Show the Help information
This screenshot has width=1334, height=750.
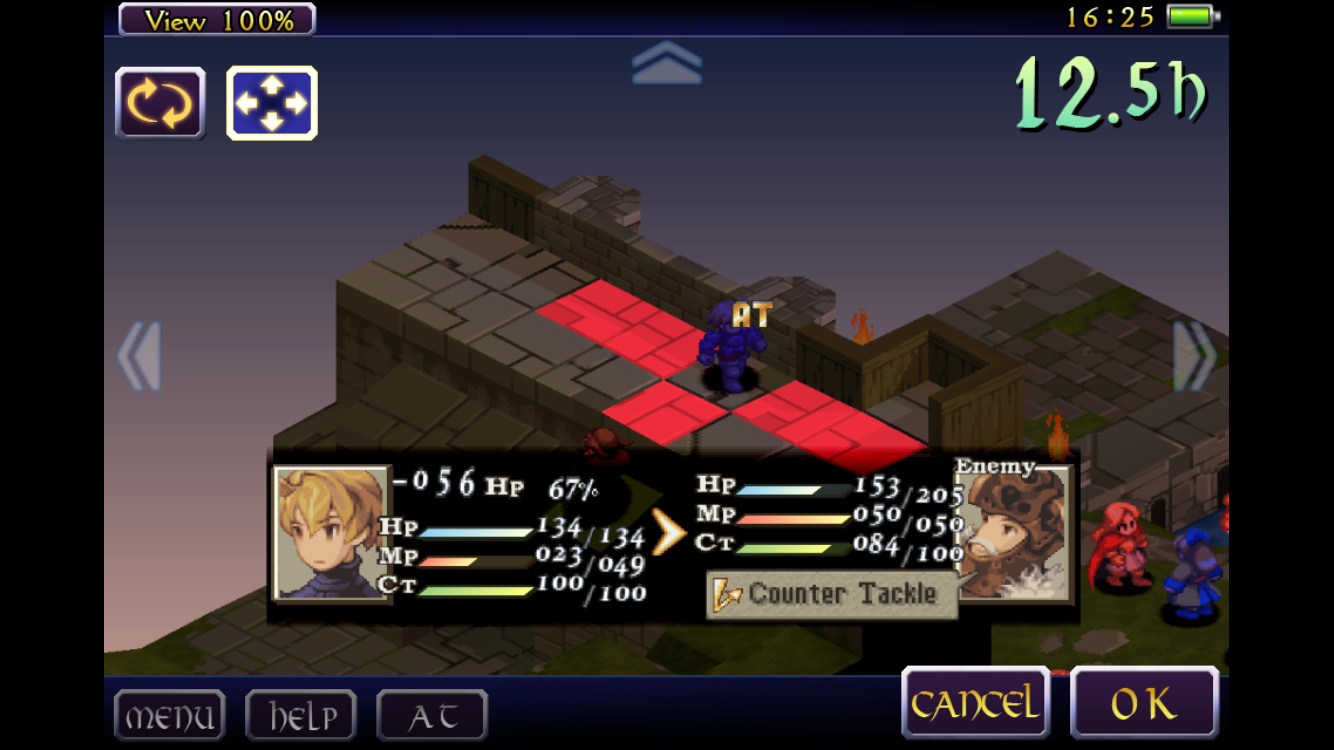click(301, 716)
